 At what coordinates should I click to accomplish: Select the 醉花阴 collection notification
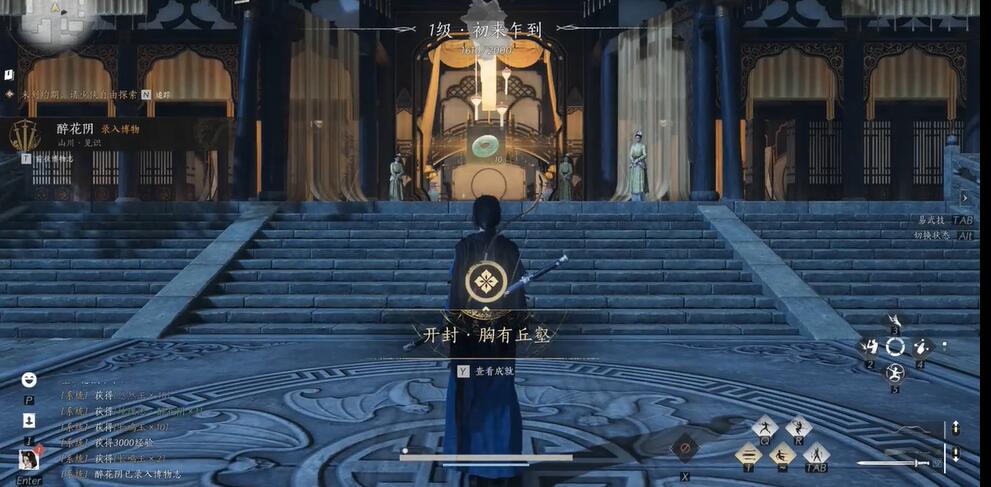point(98,134)
